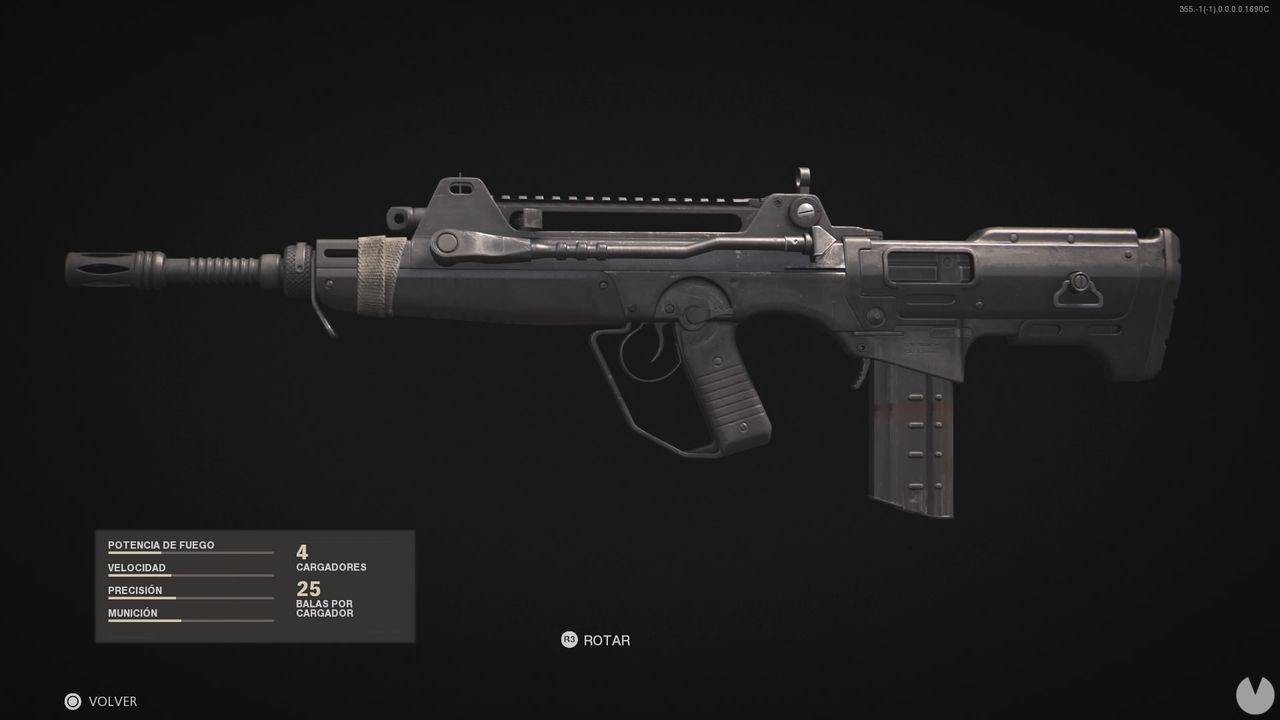Select the circle button icon beside VOLVER

[x=71, y=701]
